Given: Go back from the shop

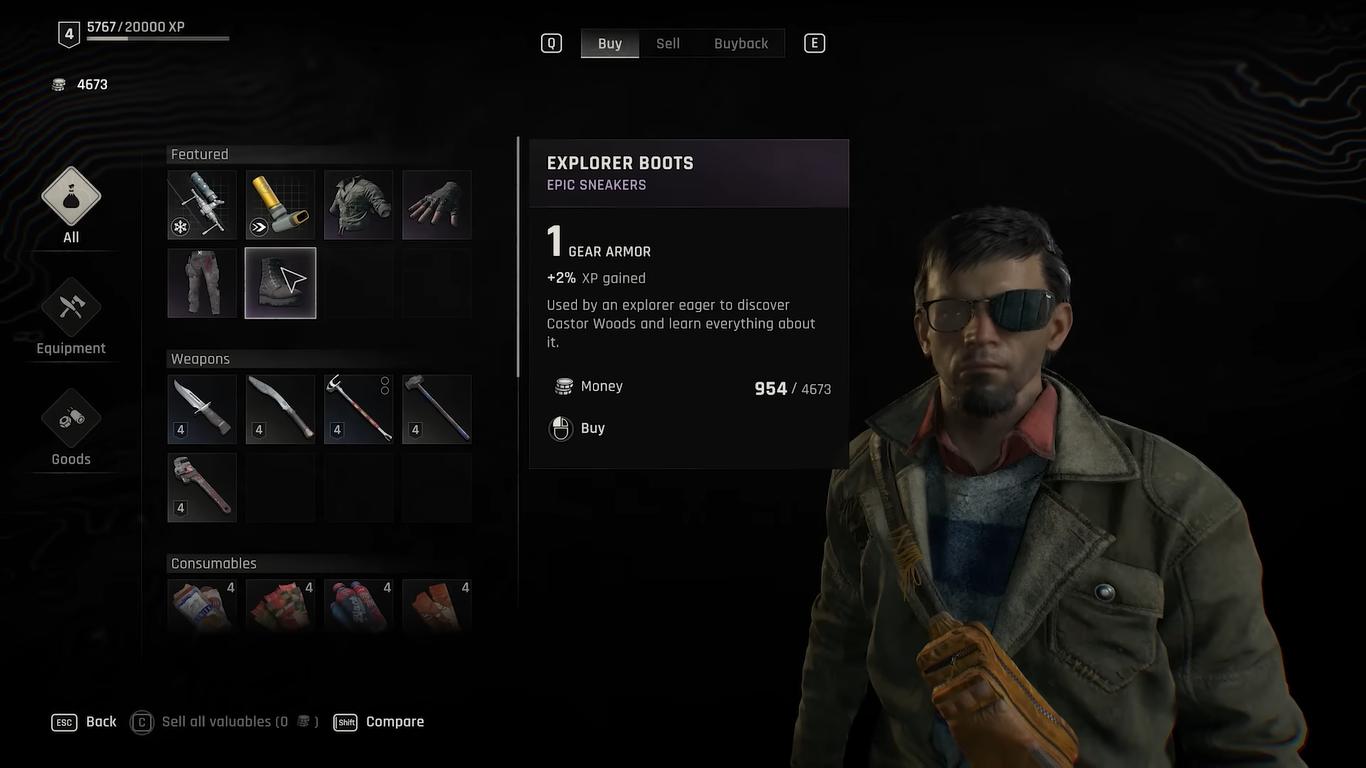Looking at the screenshot, I should tap(85, 722).
